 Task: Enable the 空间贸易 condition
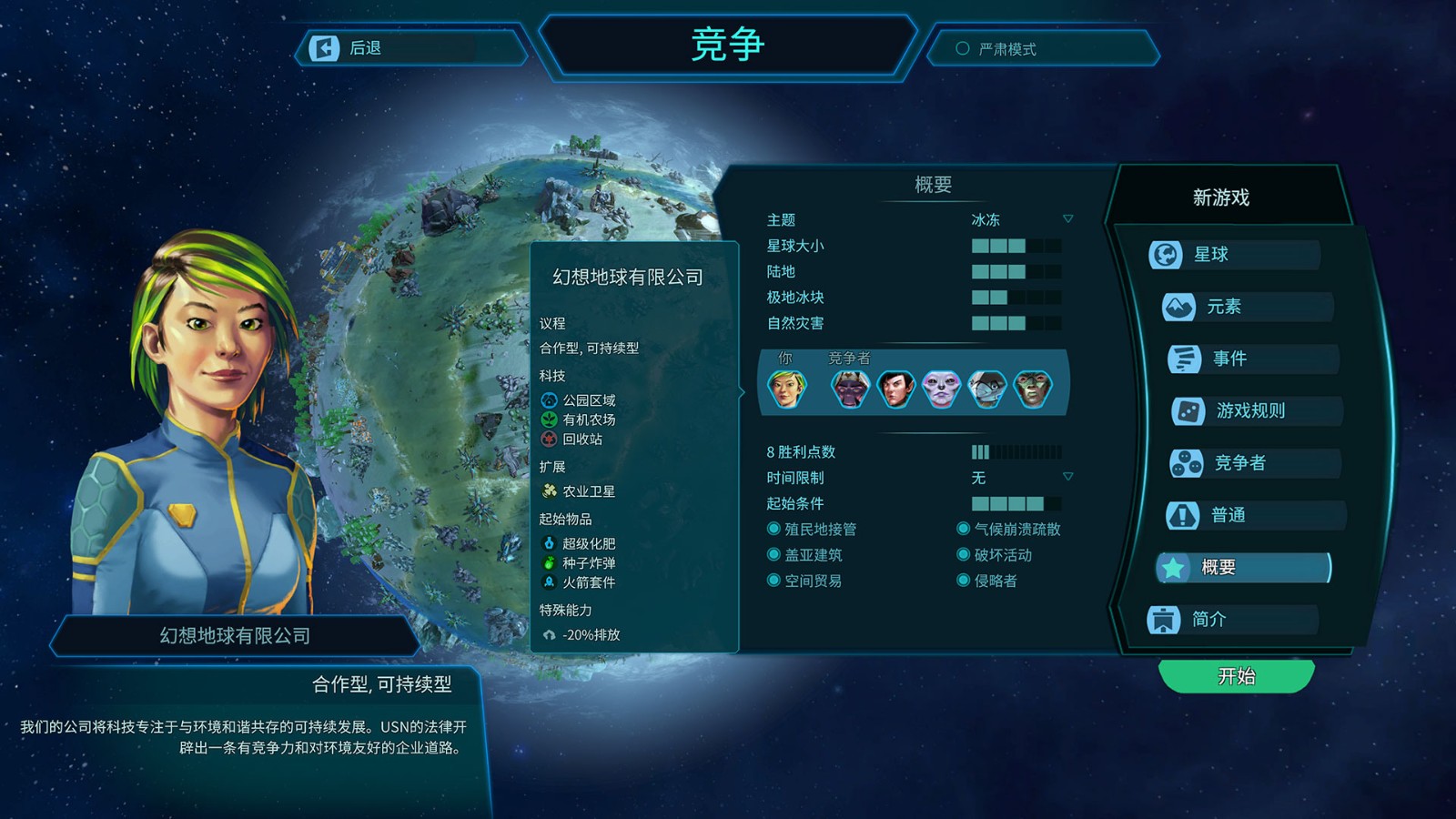773,581
